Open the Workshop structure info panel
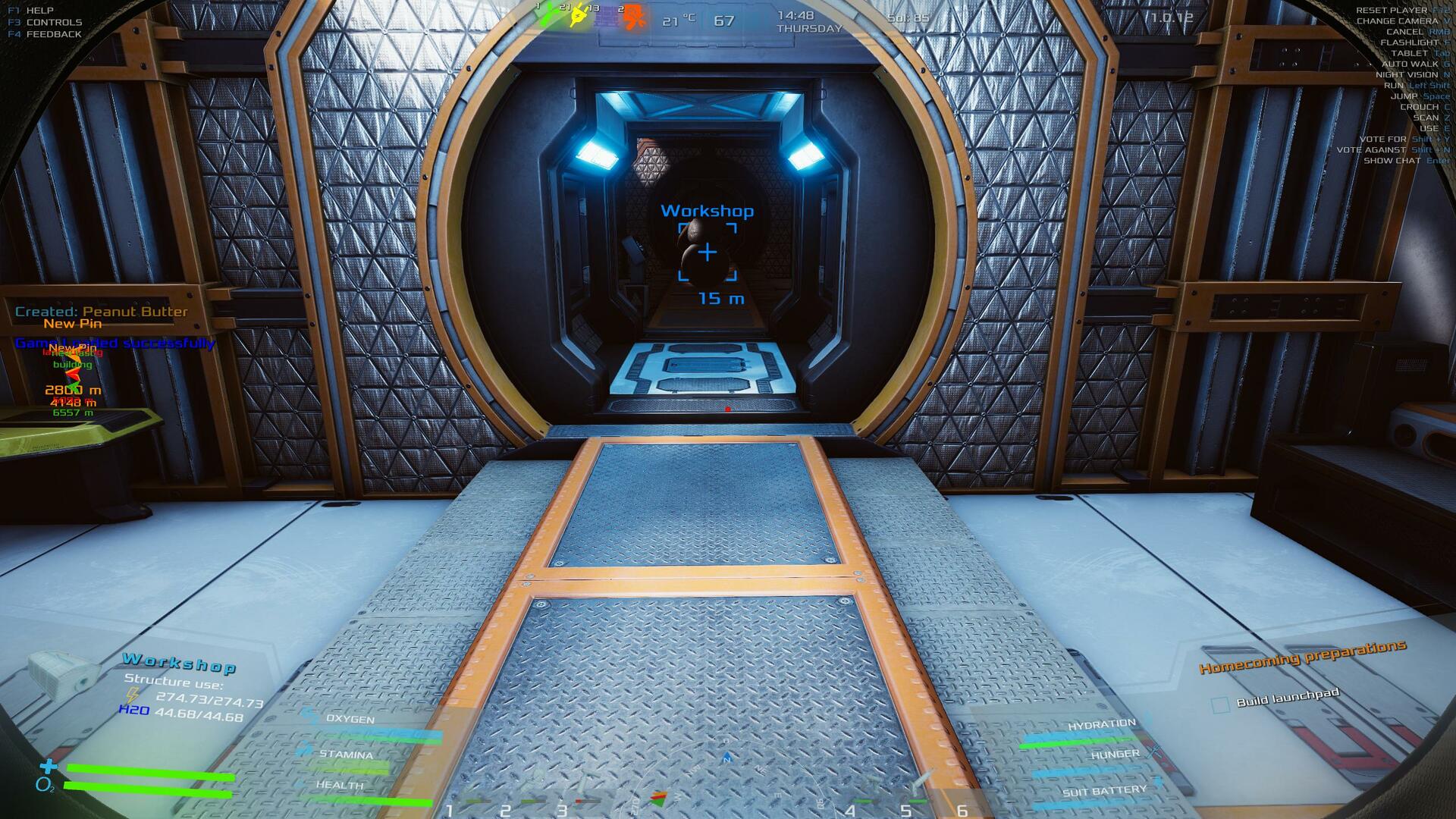Image resolution: width=1456 pixels, height=819 pixels. 179,664
